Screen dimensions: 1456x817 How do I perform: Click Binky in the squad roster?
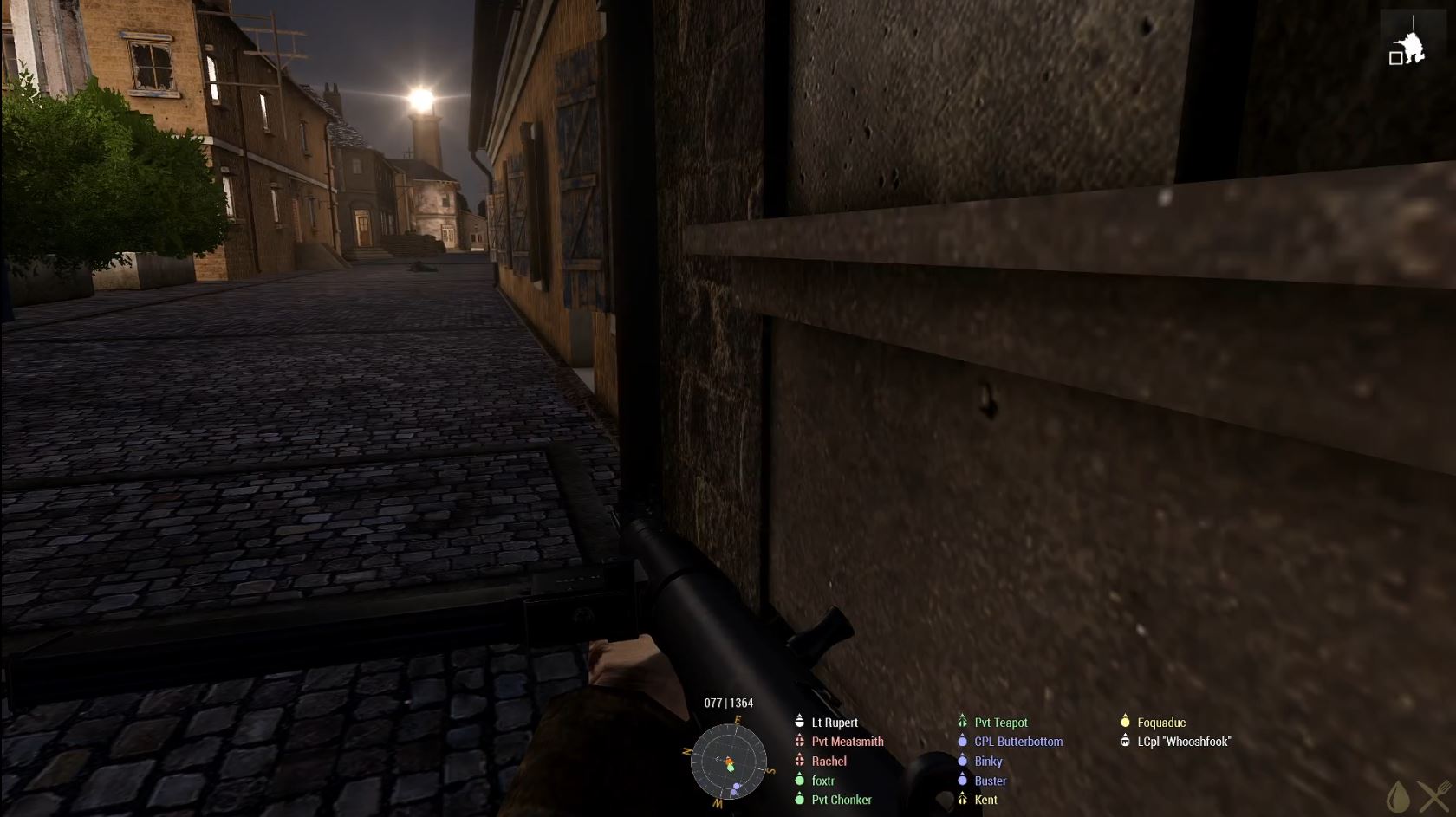tap(987, 762)
